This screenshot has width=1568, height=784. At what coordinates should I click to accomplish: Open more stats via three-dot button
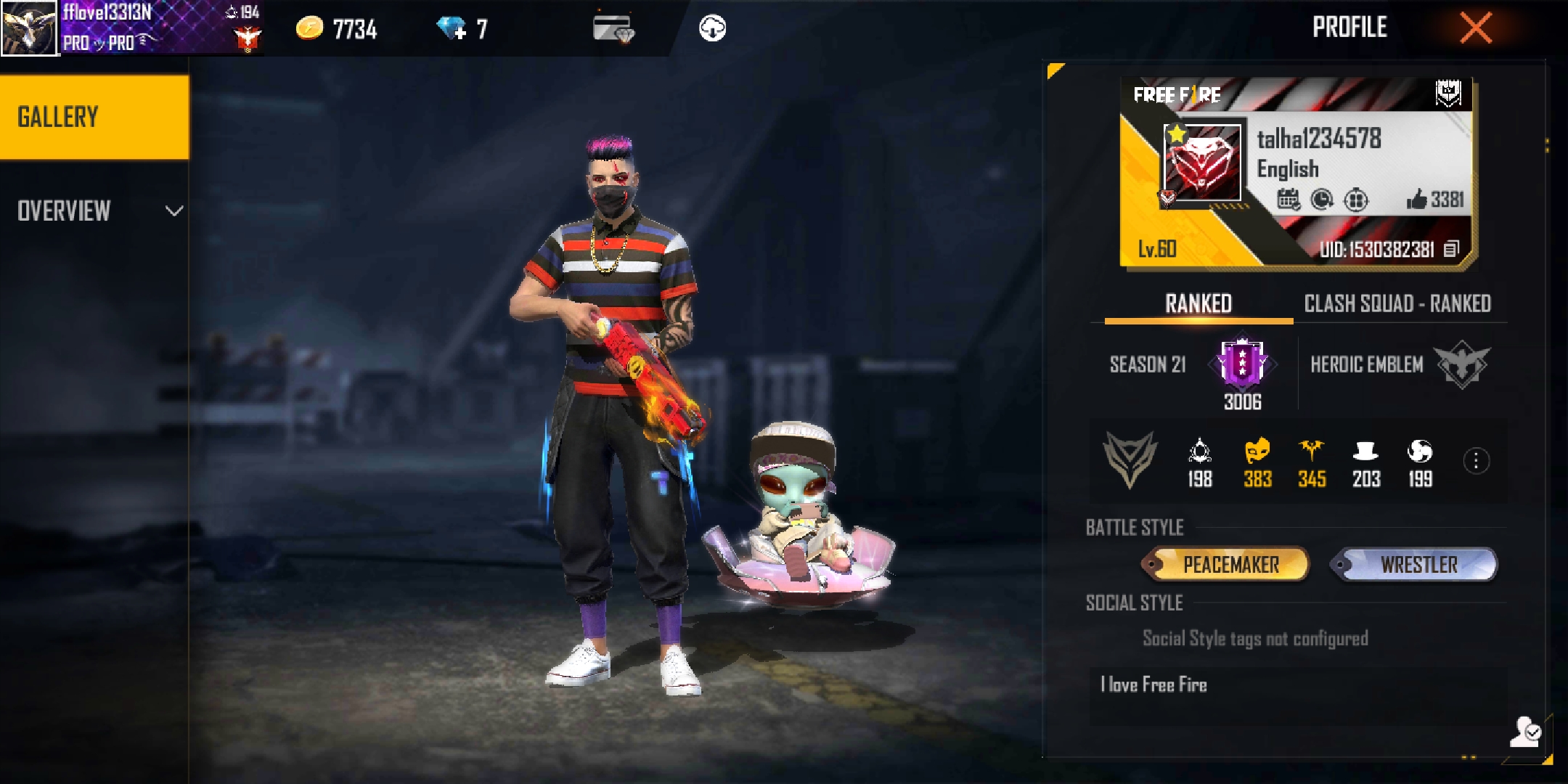tap(1476, 461)
